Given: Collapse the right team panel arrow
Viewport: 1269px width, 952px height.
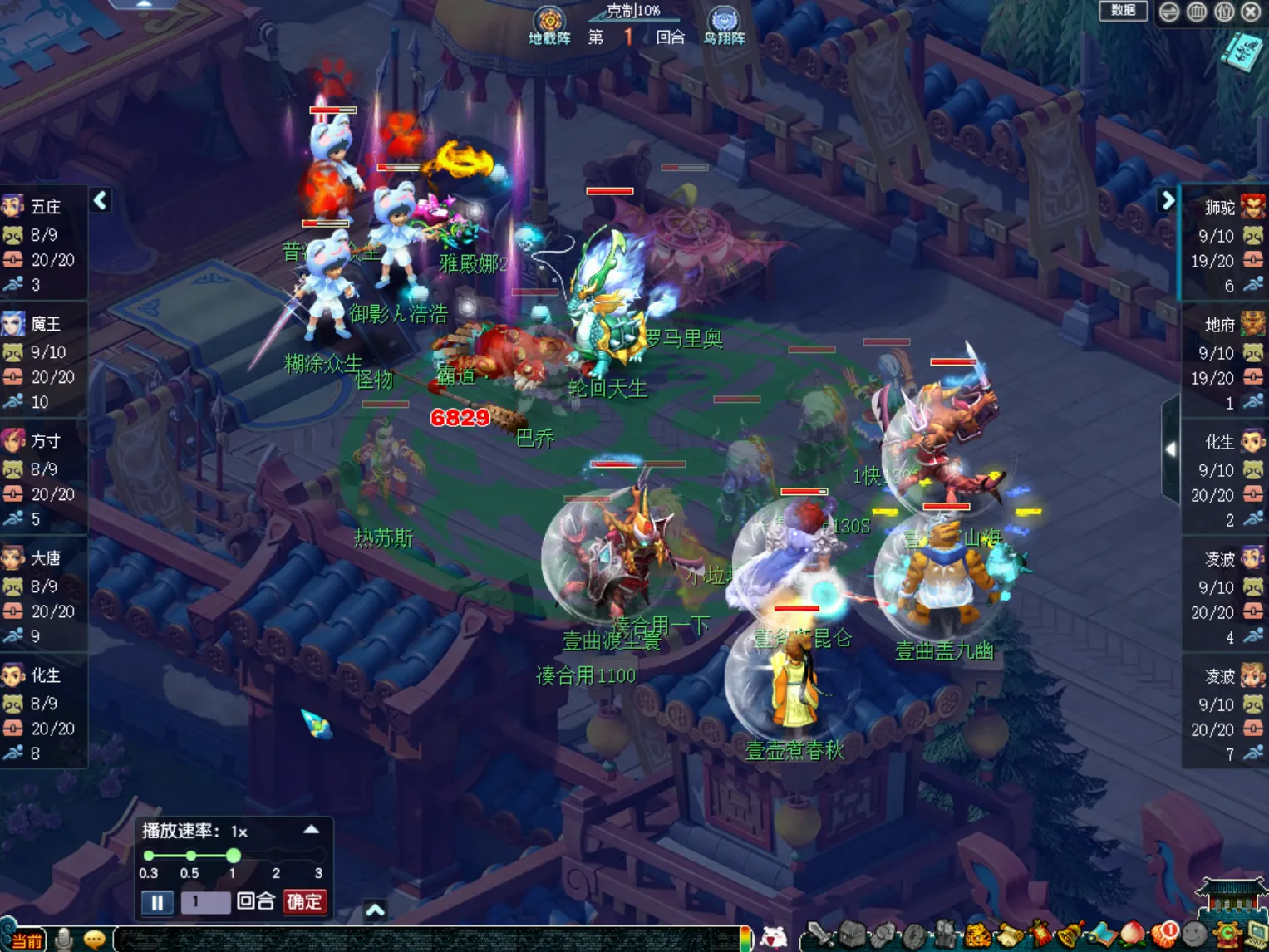Looking at the screenshot, I should [1168, 200].
